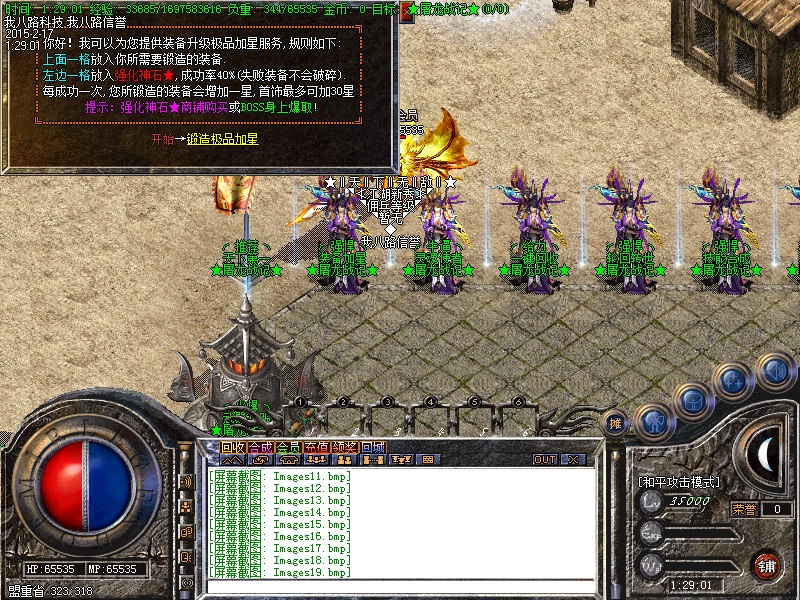Viewport: 800px width, 600px height.
Task: Click the chat text input field
Action: [400, 586]
